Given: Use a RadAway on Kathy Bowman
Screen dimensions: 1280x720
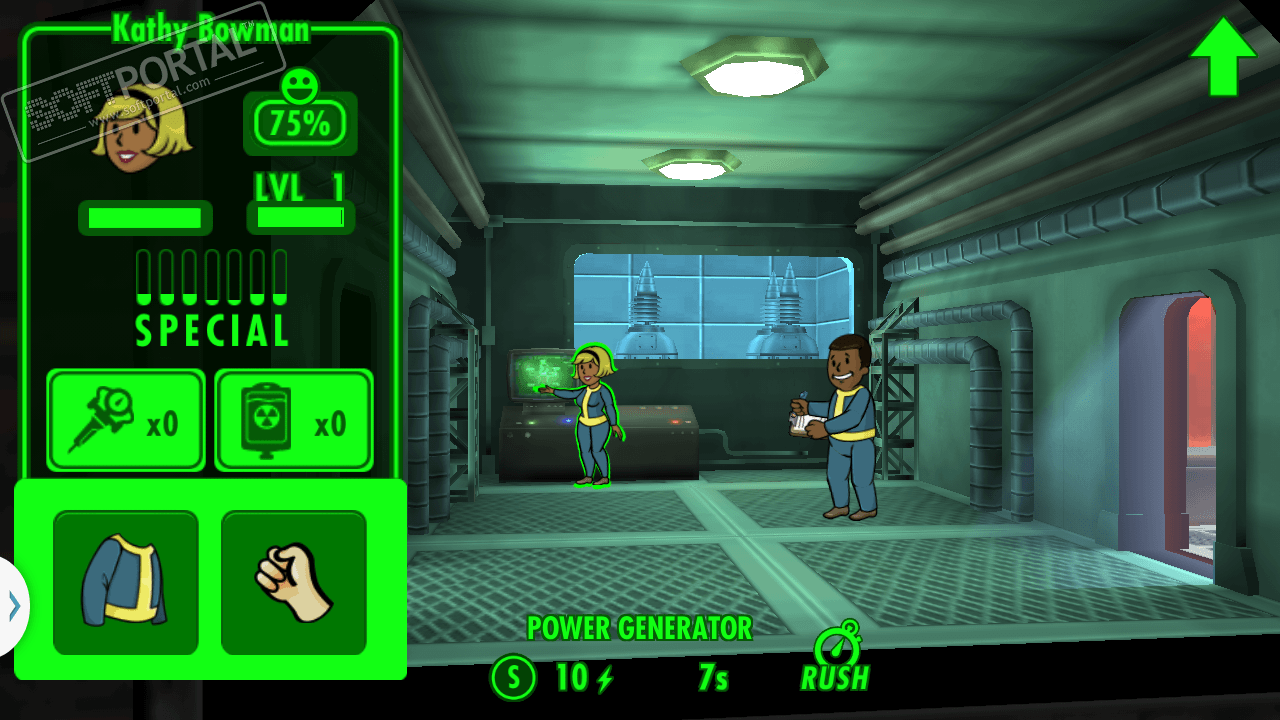Looking at the screenshot, I should click(x=294, y=420).
